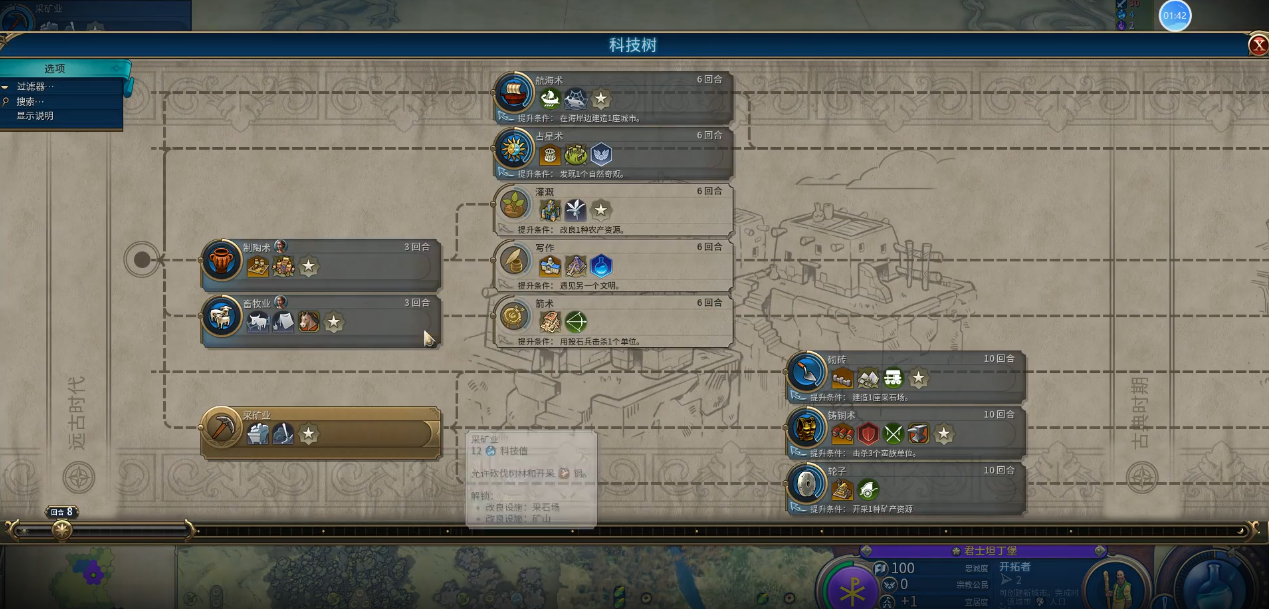Close the tech tree window

pyautogui.click(x=1258, y=45)
